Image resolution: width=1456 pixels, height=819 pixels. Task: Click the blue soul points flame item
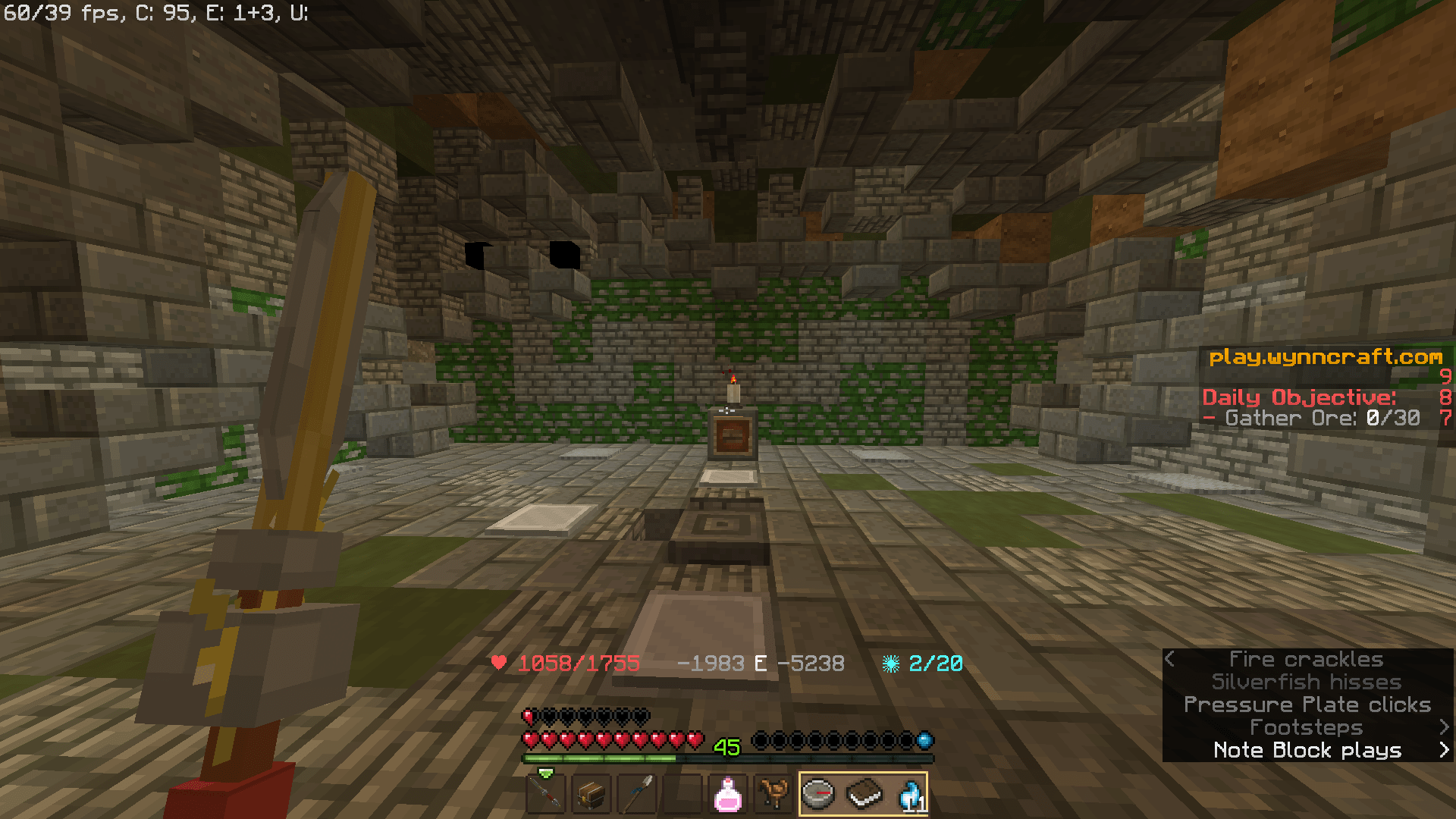pyautogui.click(x=910, y=794)
